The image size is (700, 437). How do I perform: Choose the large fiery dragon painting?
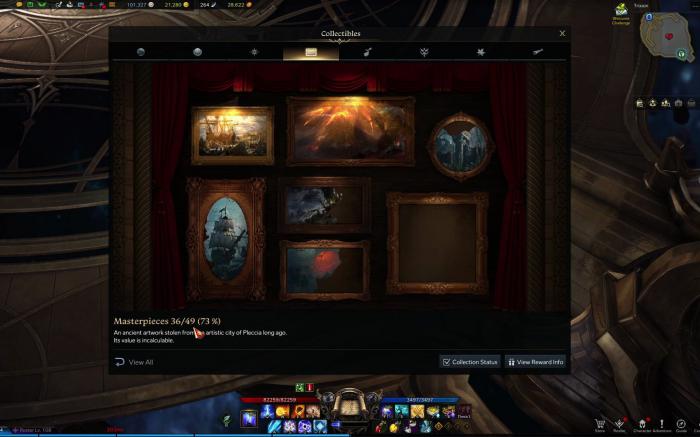pos(350,131)
